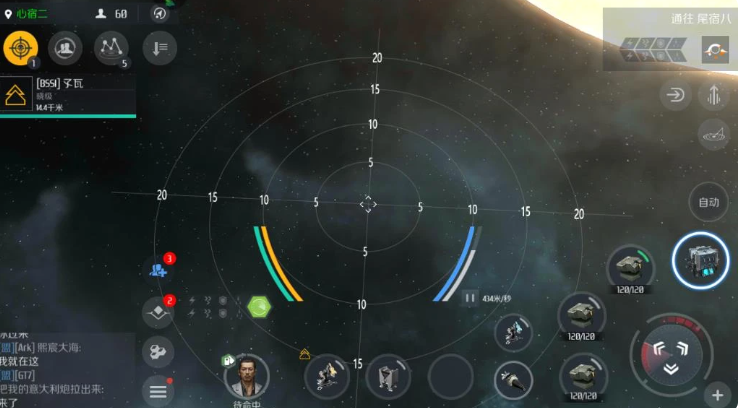Click the speed pause button
Viewport: 738px width, 408px height.
pos(469,297)
